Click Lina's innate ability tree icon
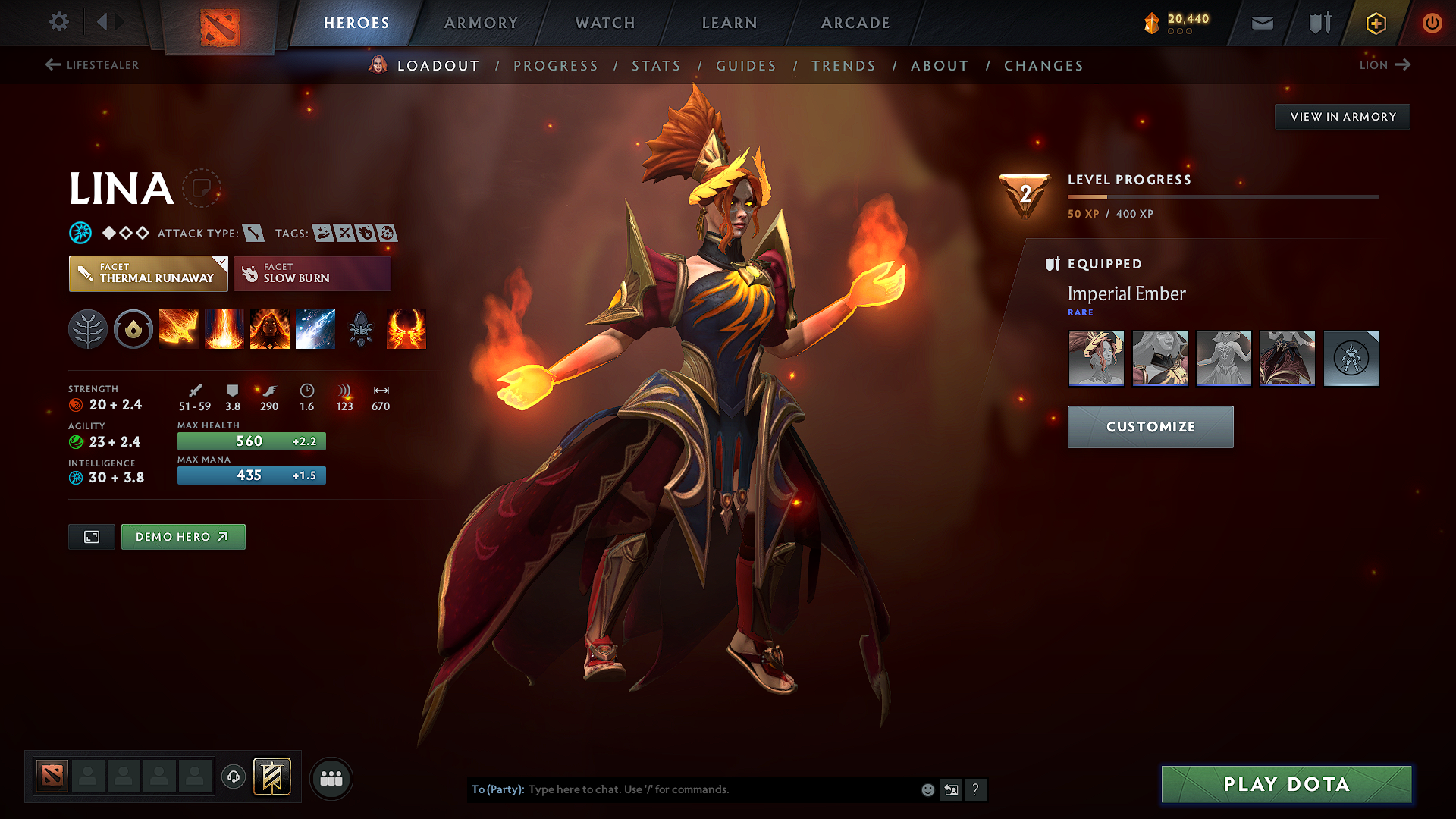This screenshot has width=1456, height=819. point(88,329)
